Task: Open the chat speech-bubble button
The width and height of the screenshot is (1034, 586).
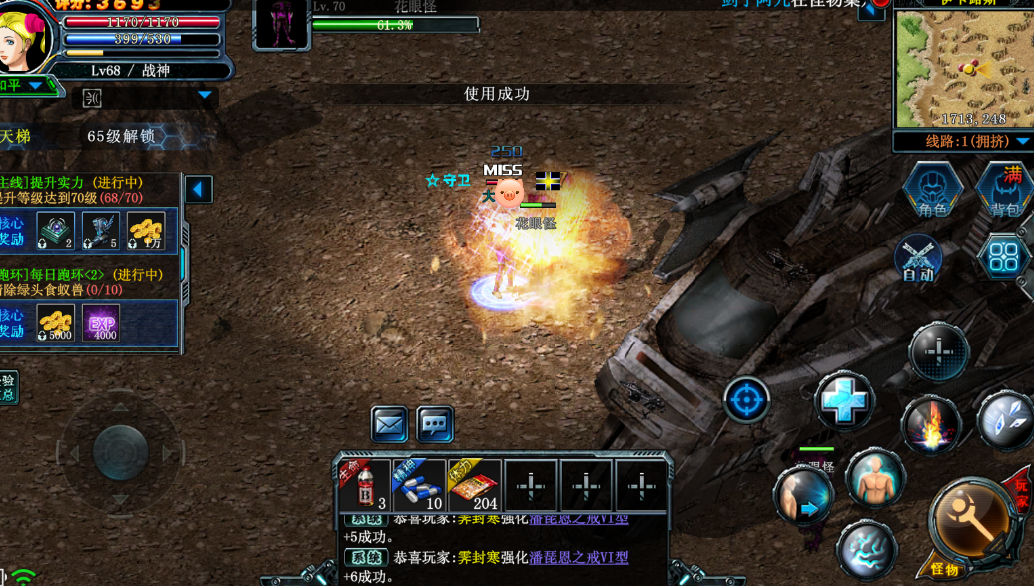Action: [x=435, y=424]
